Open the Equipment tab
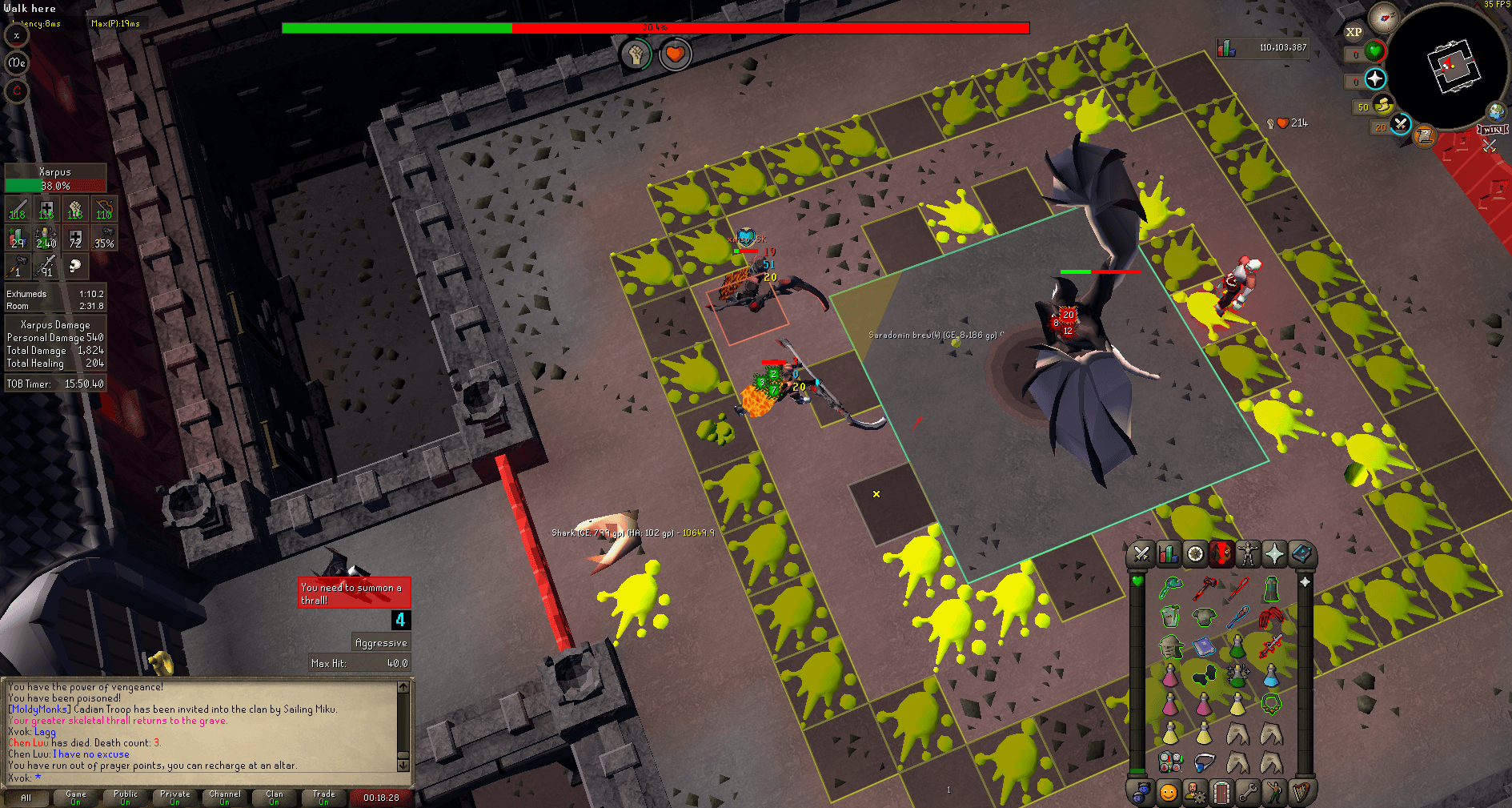Screen dimensions: 1512x808 click(1247, 553)
